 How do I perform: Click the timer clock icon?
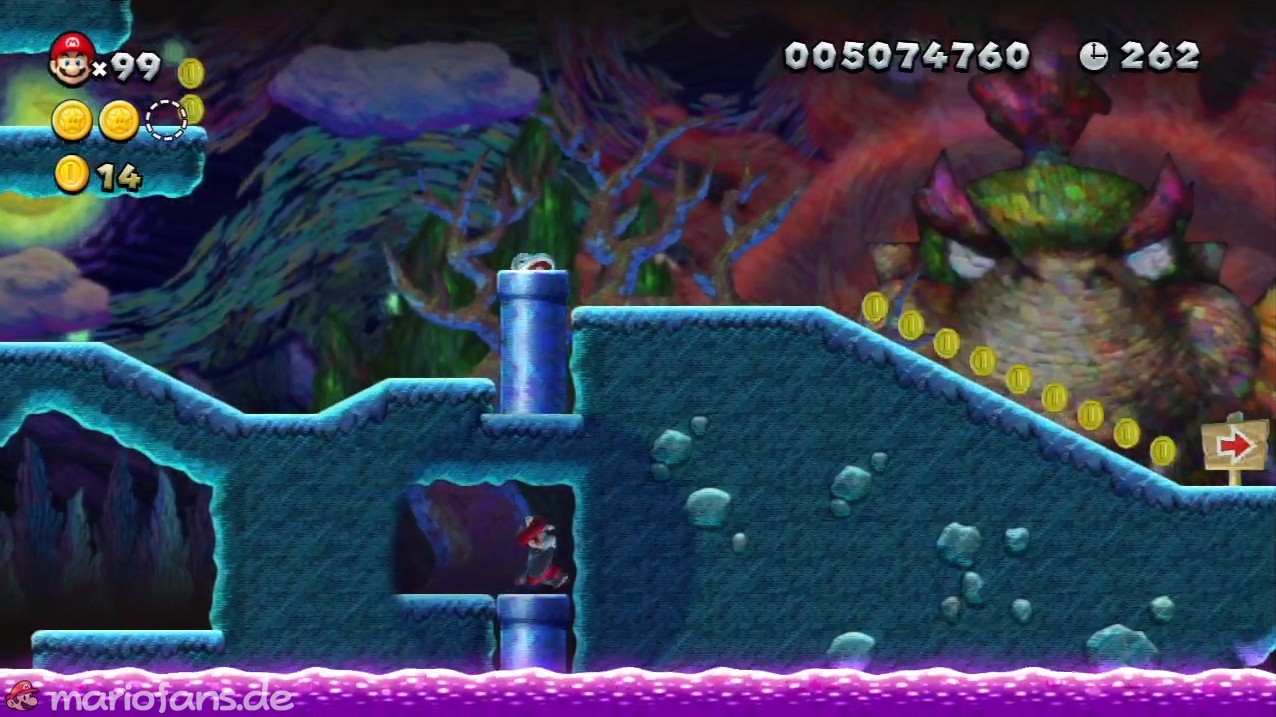[1093, 56]
